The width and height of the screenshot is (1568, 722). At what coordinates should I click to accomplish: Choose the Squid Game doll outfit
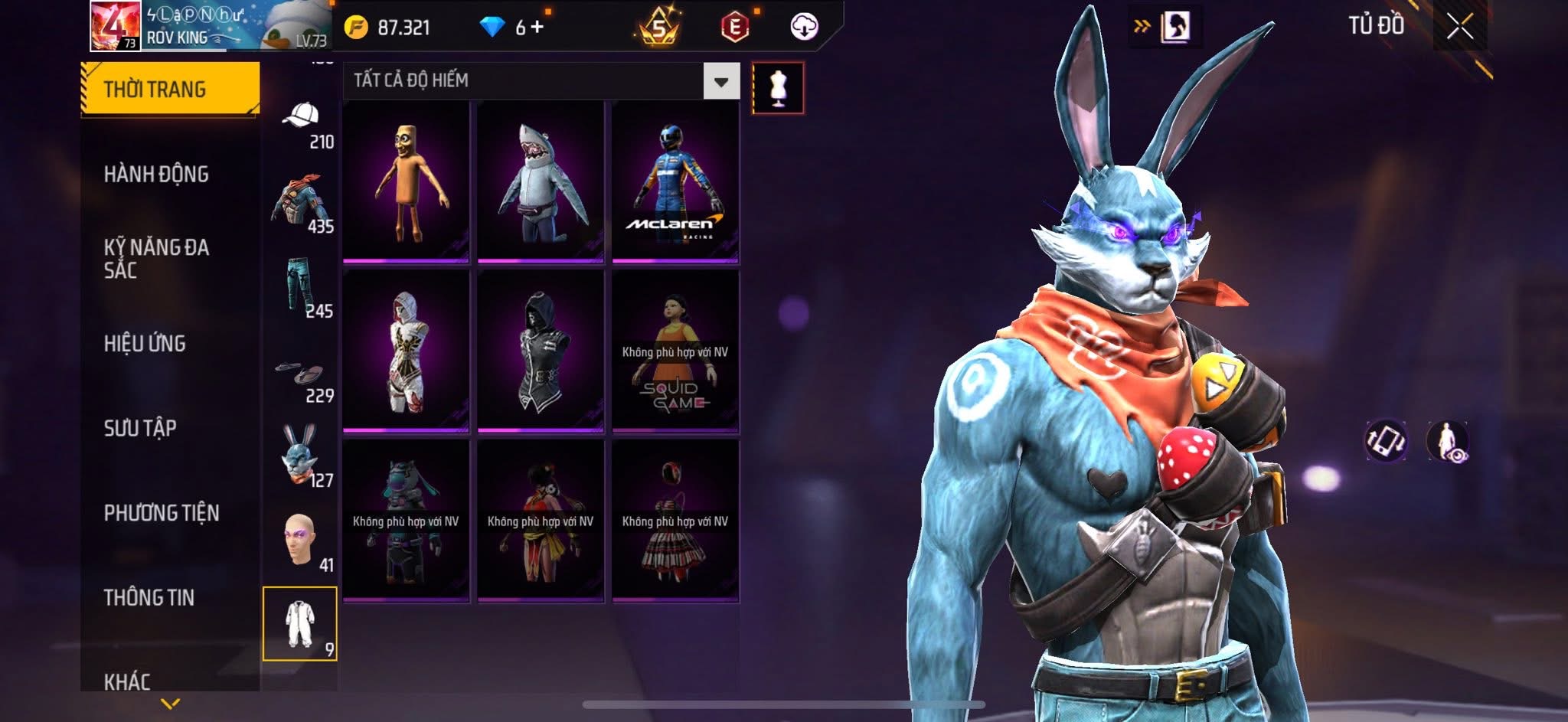pyautogui.click(x=675, y=351)
